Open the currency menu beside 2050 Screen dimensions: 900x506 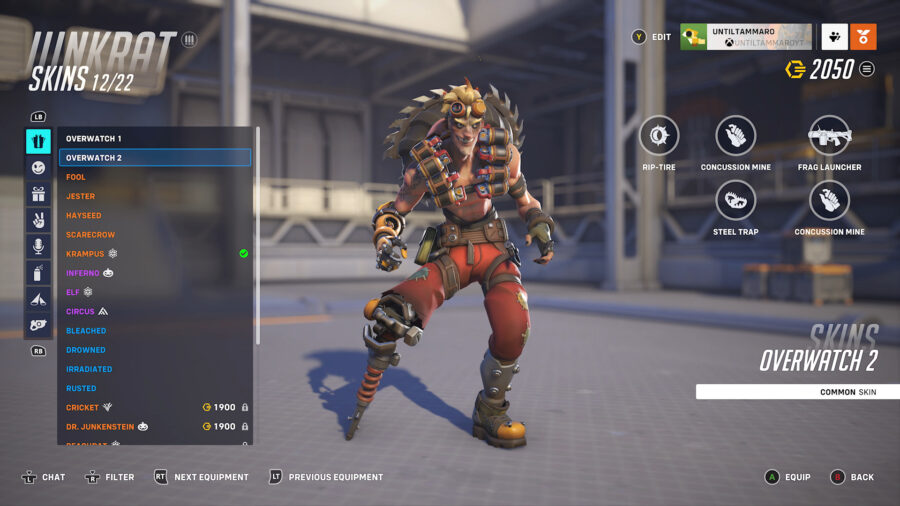[x=867, y=69]
